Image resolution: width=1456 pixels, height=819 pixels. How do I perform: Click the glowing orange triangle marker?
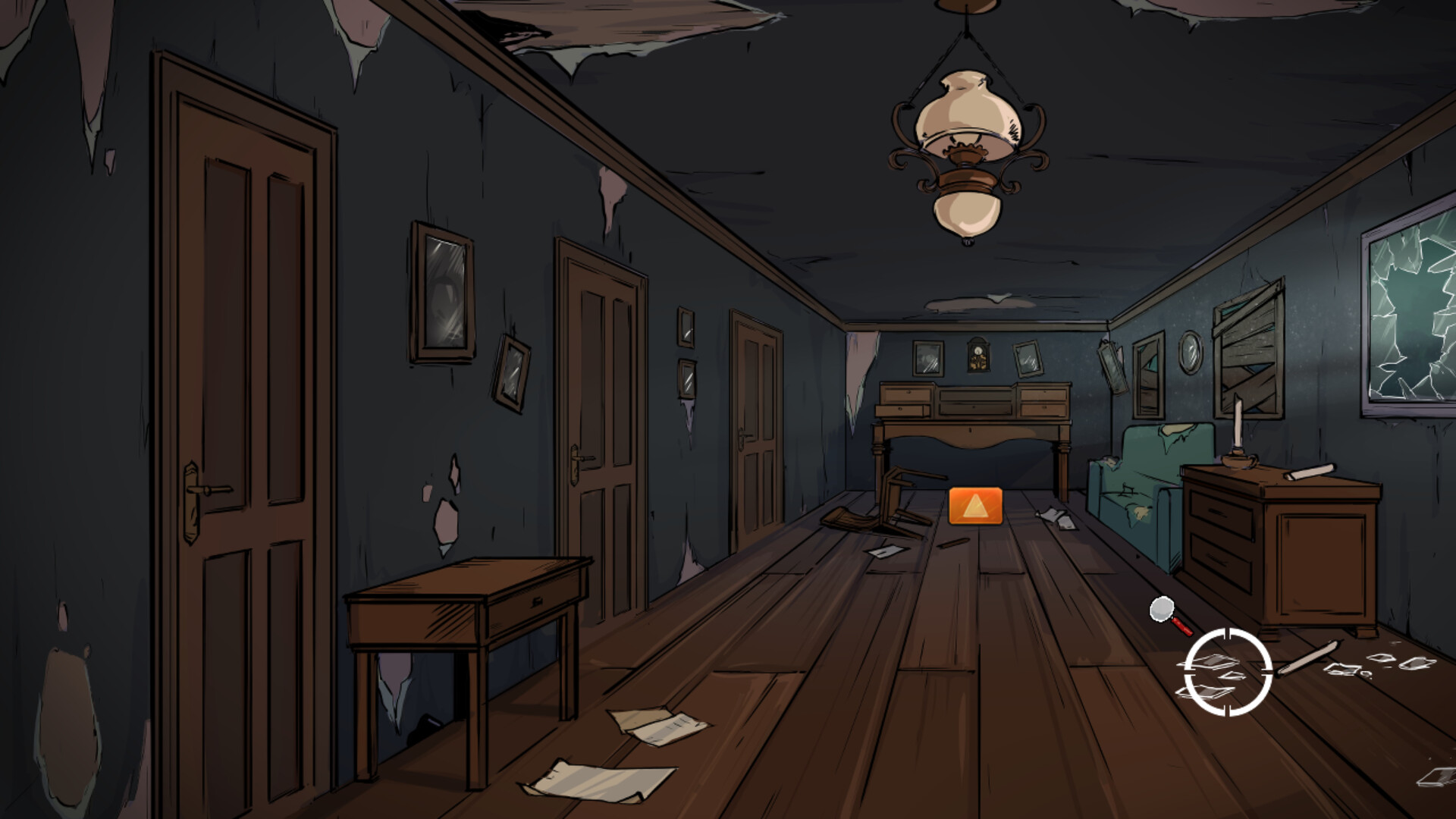click(974, 506)
